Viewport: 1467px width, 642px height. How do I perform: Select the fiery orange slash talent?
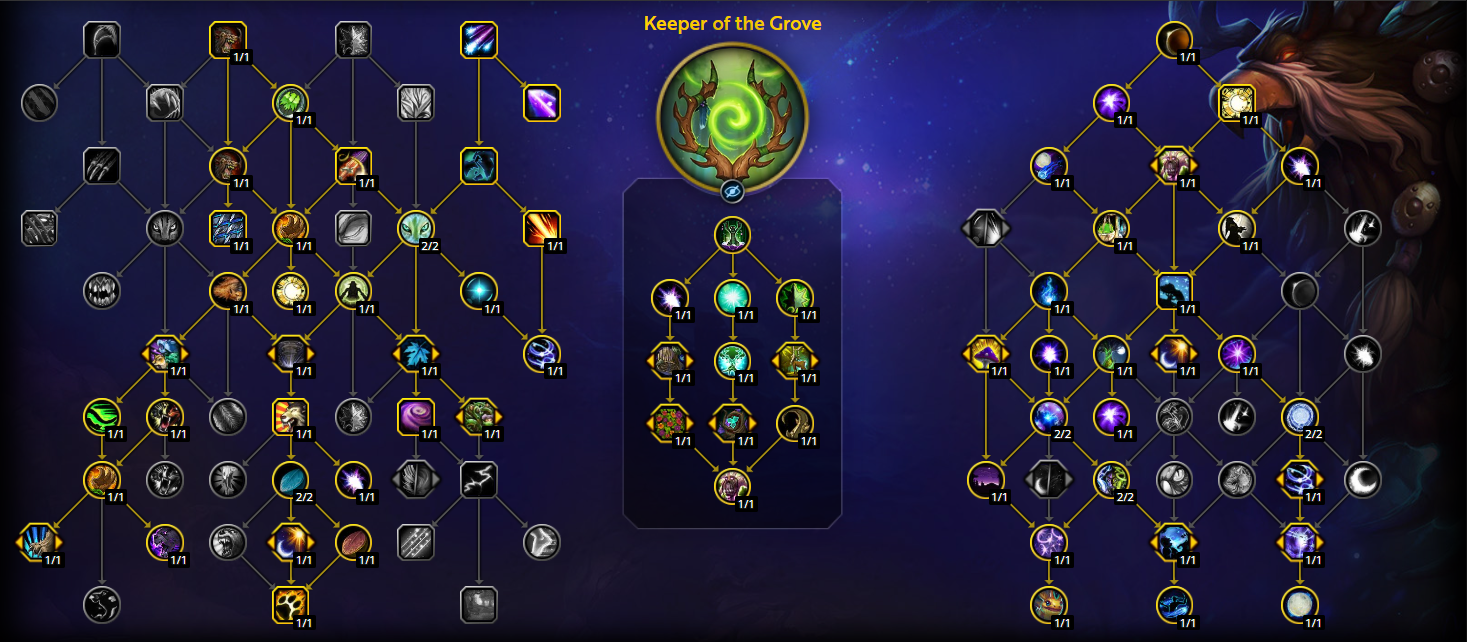coord(541,228)
